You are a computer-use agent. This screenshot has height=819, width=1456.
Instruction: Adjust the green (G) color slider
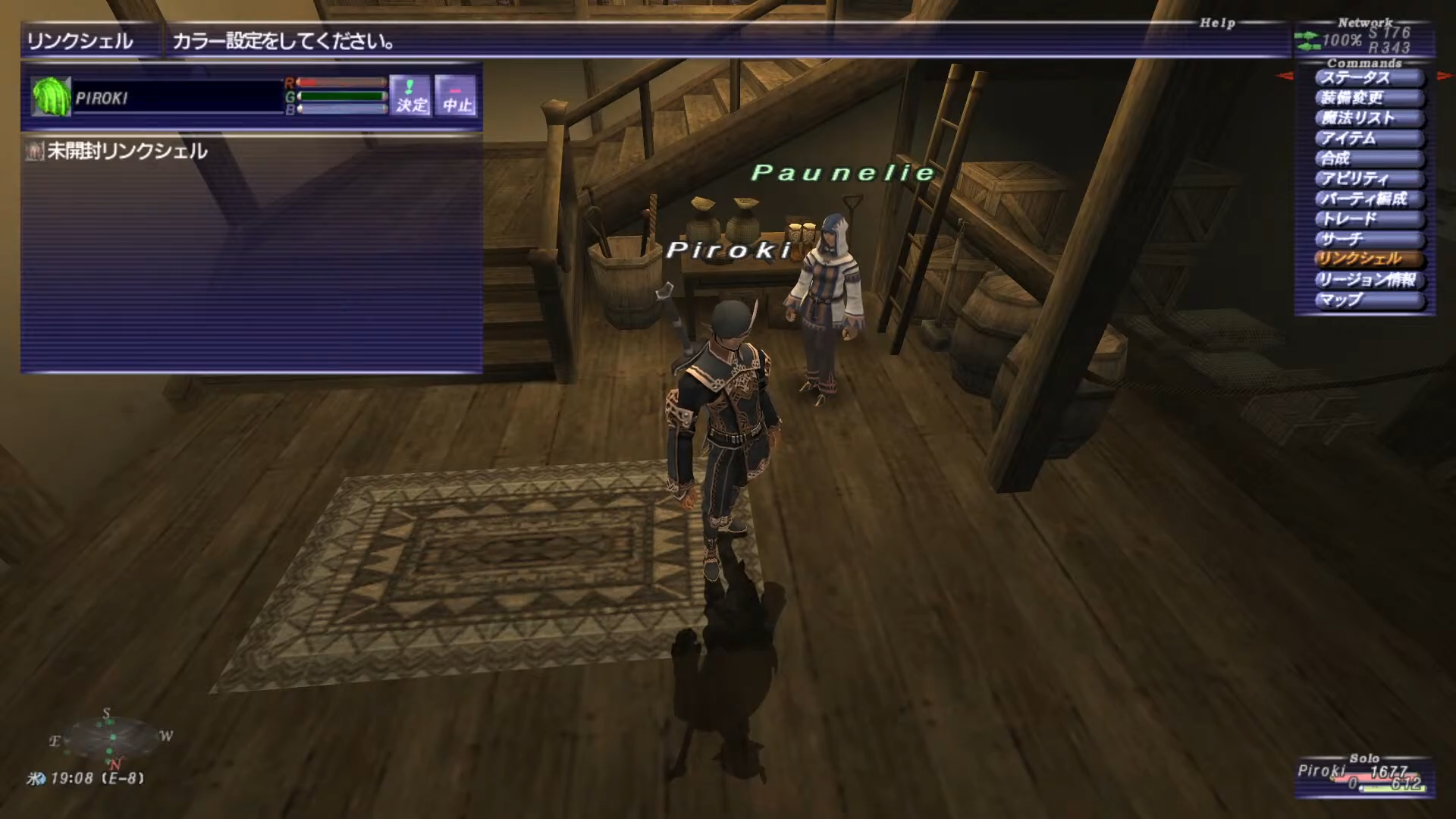coord(342,96)
